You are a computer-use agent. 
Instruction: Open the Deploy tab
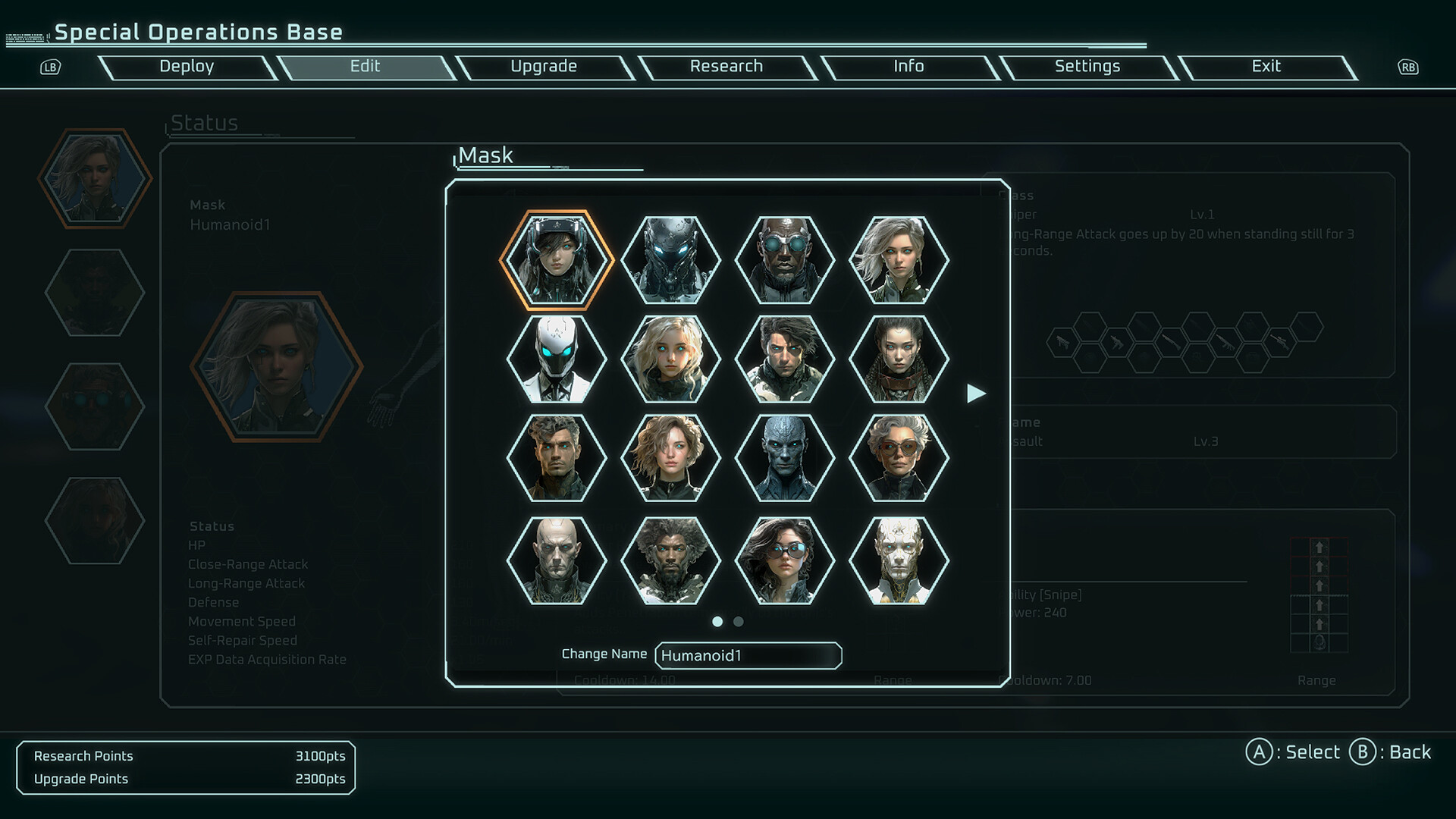tap(186, 67)
